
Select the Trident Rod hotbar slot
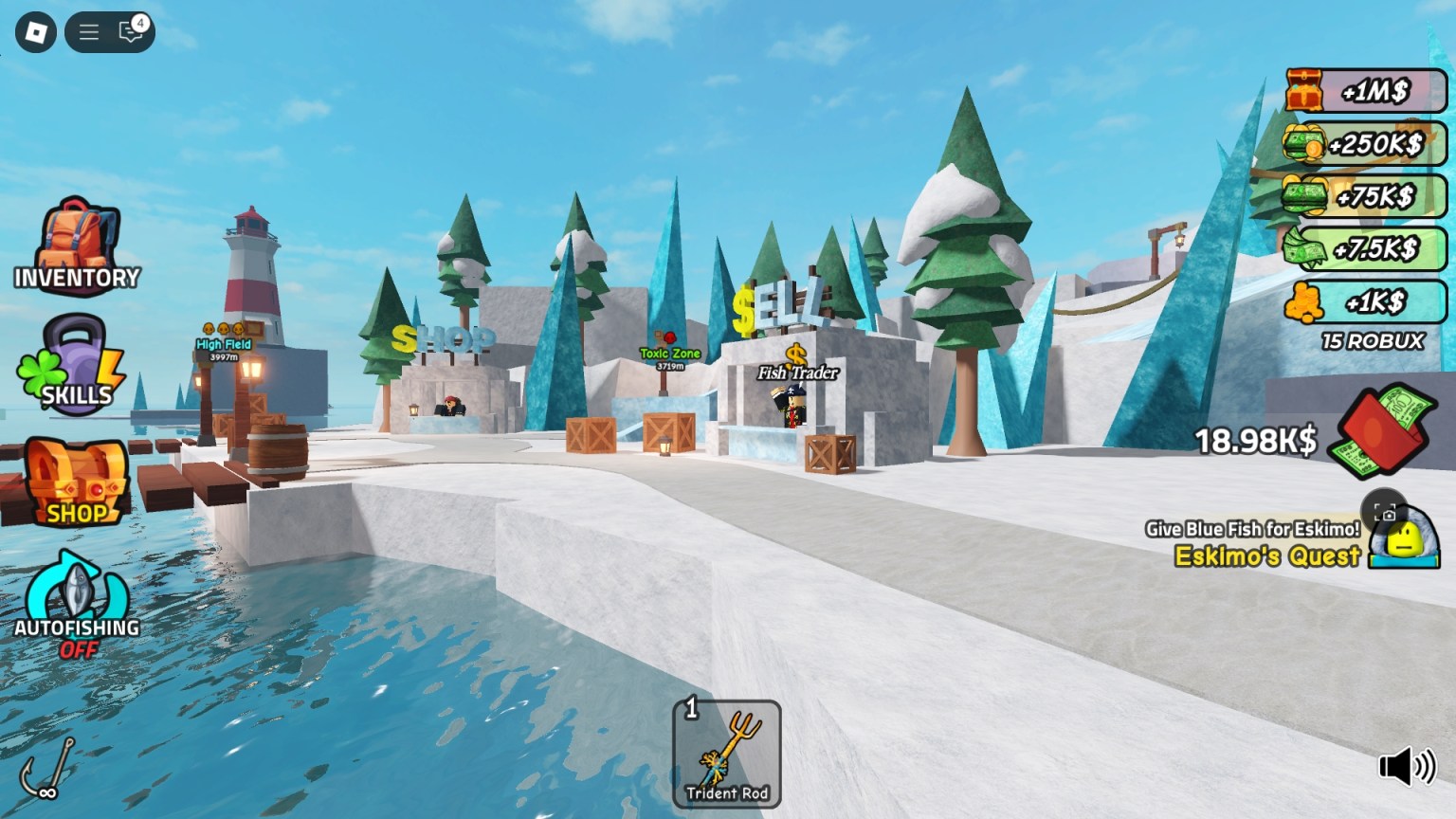click(726, 752)
